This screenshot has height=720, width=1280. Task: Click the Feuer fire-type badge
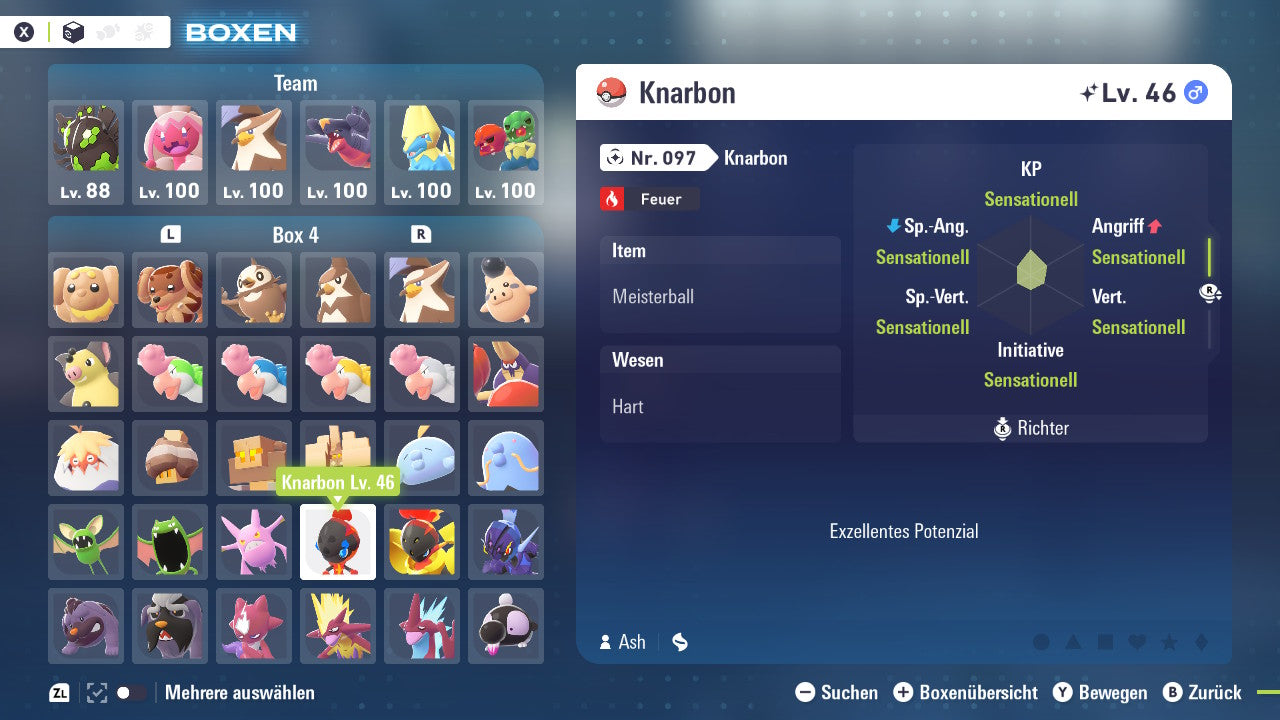pyautogui.click(x=650, y=198)
